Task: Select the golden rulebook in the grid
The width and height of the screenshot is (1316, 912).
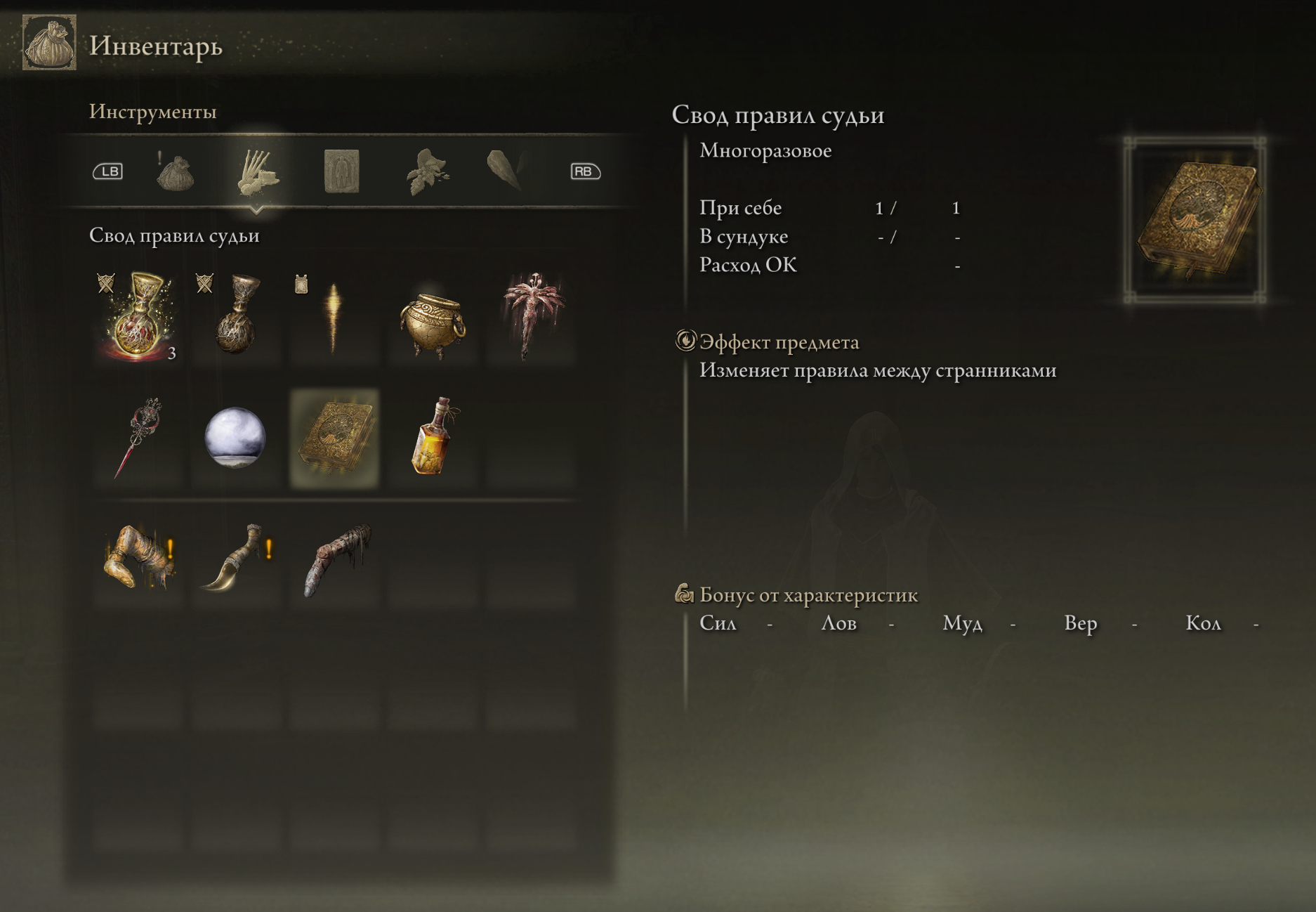Action: (x=335, y=438)
